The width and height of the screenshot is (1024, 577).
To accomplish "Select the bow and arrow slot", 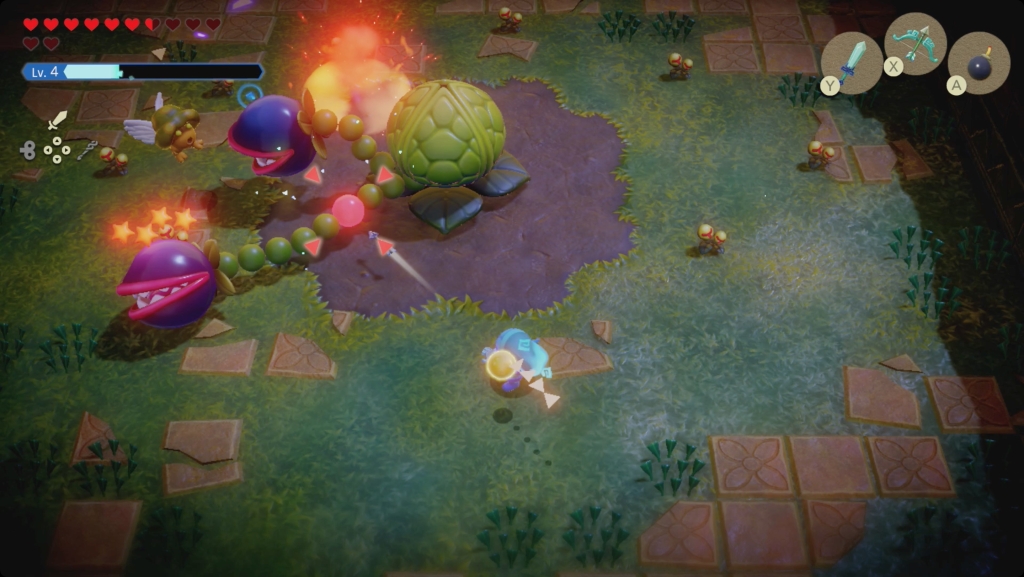I will click(x=915, y=44).
